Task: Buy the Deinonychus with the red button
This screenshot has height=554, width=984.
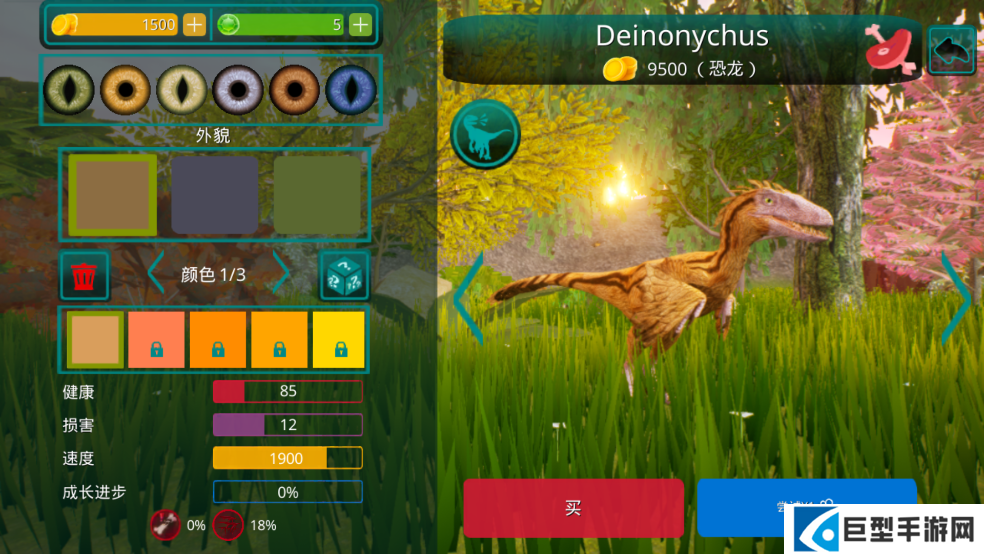Action: (x=573, y=508)
